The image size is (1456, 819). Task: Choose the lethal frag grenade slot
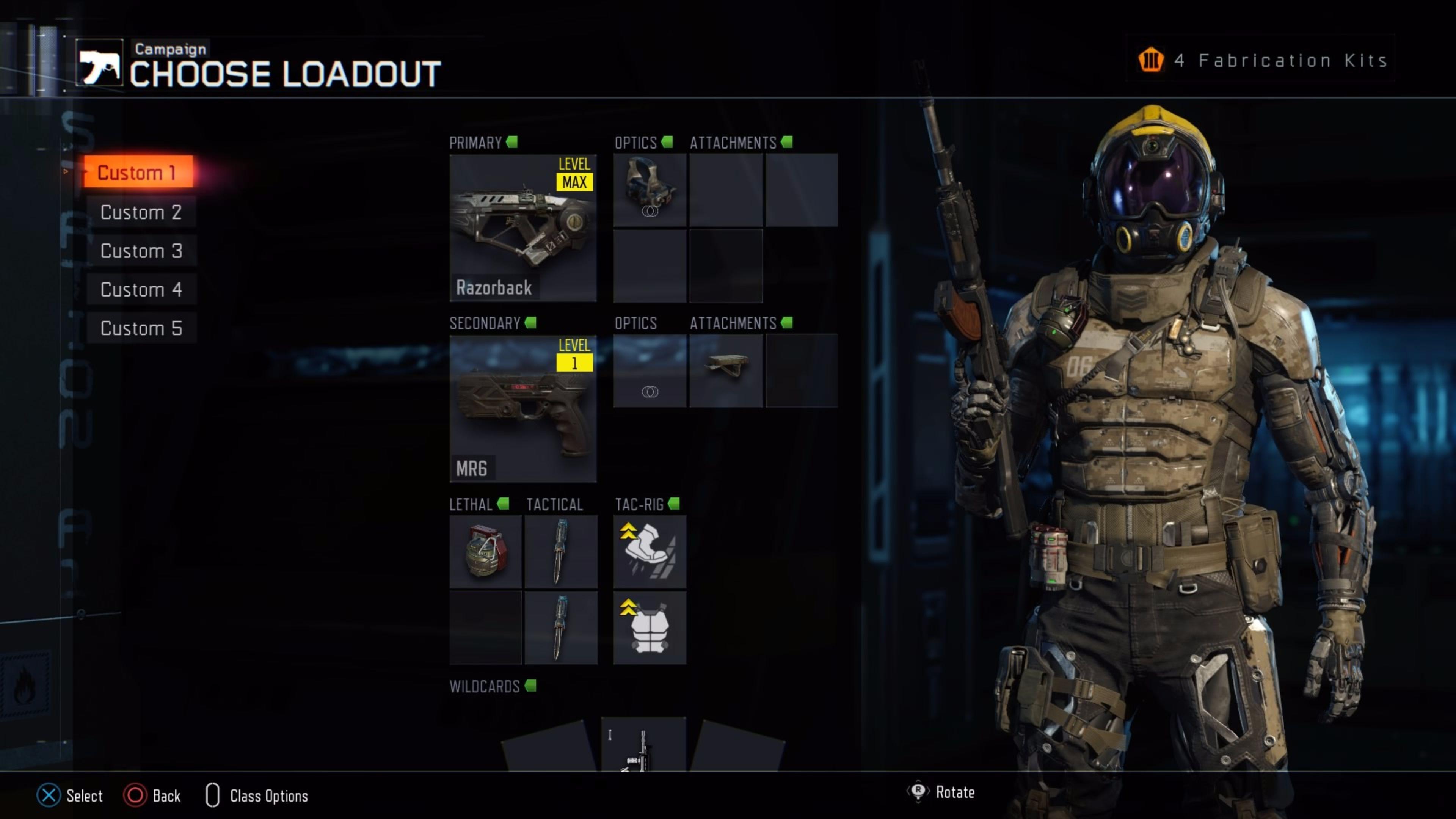(485, 552)
